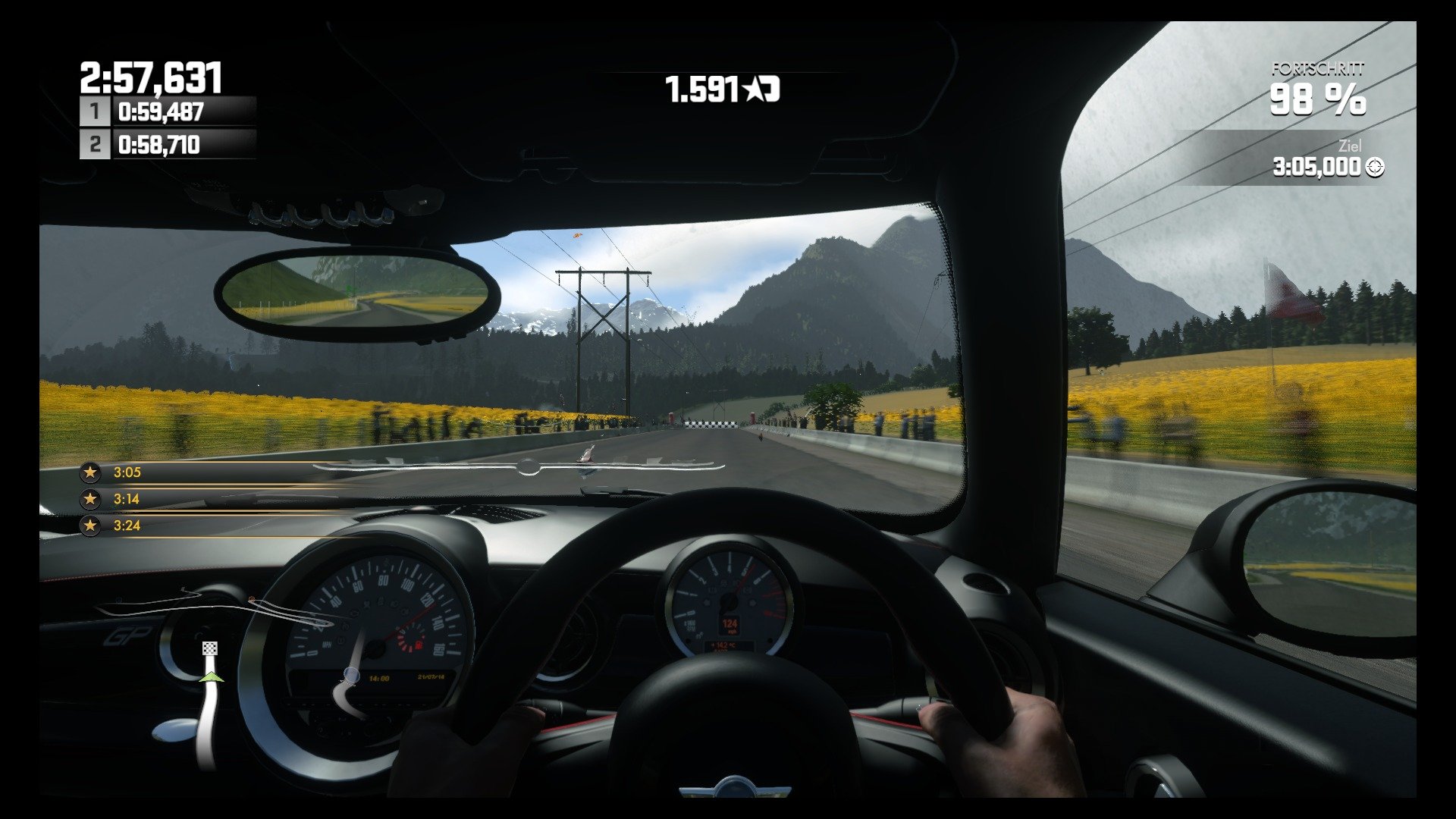Viewport: 1456px width, 819px height.
Task: Select the star medal beside the 3:14 target
Action: click(90, 499)
